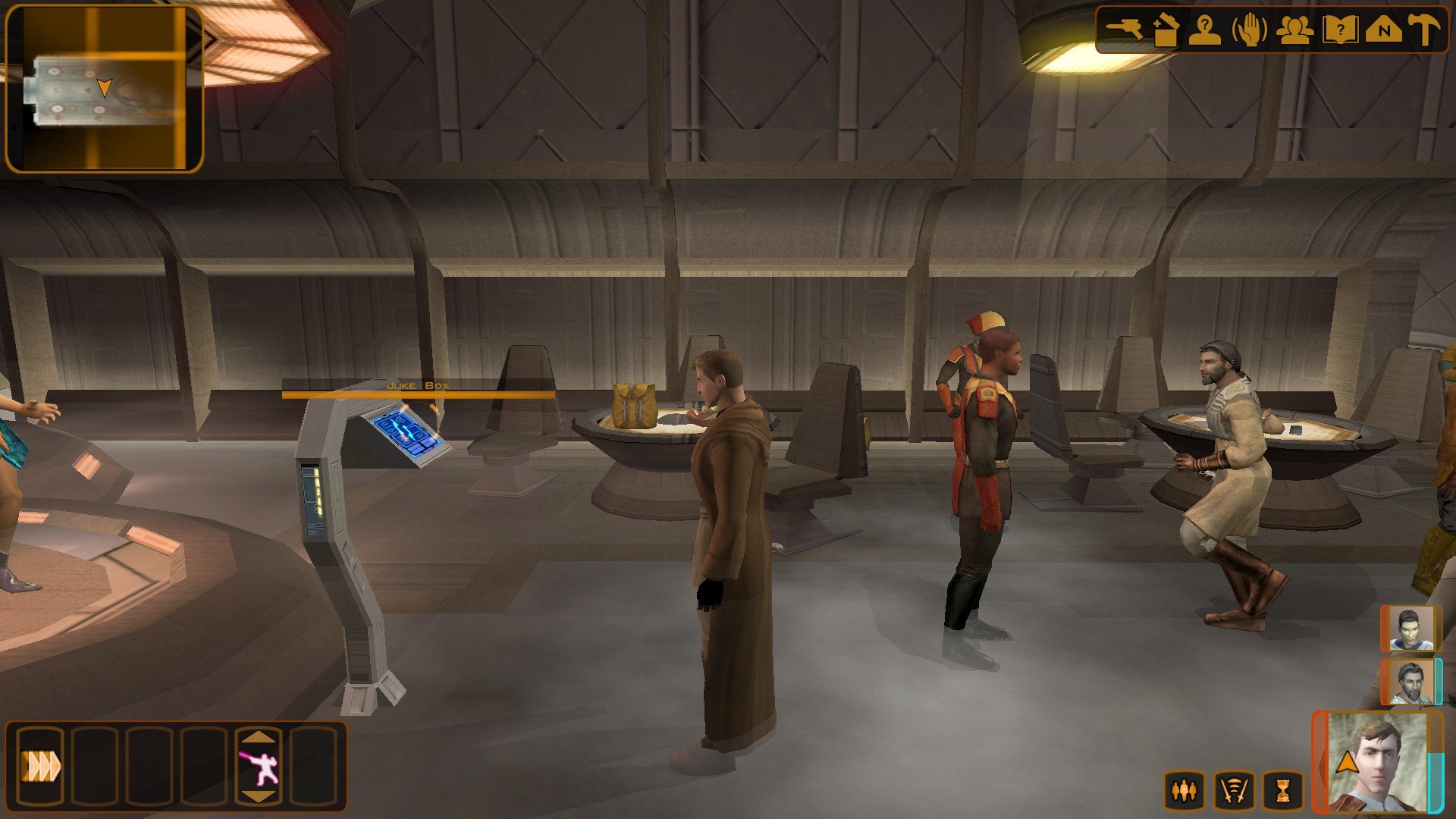Open the area map via N icon

pyautogui.click(x=1384, y=30)
